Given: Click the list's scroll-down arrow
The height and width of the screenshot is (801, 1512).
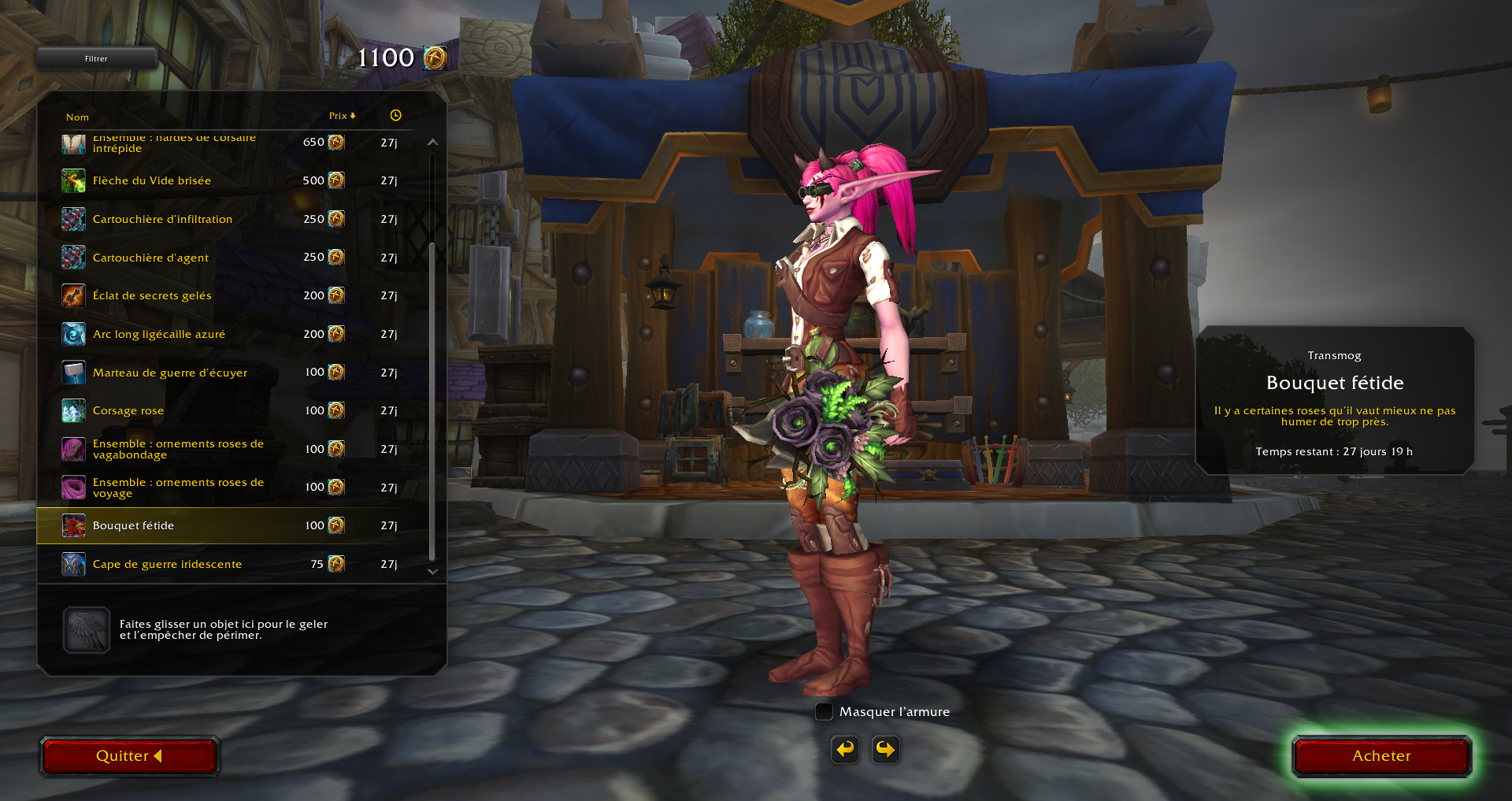Looking at the screenshot, I should point(432,572).
